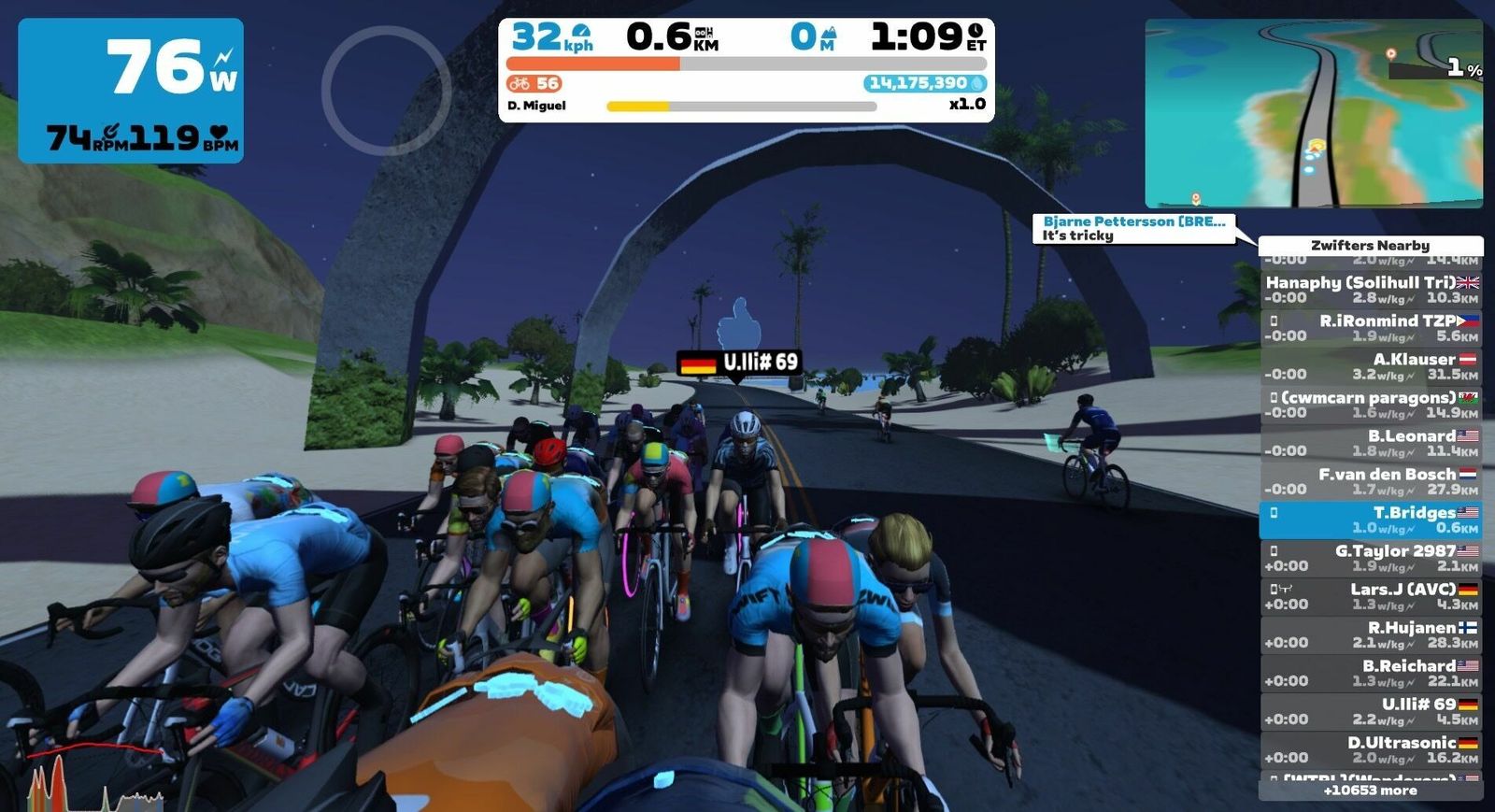Give Ride On using the thumbs-up icon
Image resolution: width=1495 pixels, height=812 pixels.
739,323
